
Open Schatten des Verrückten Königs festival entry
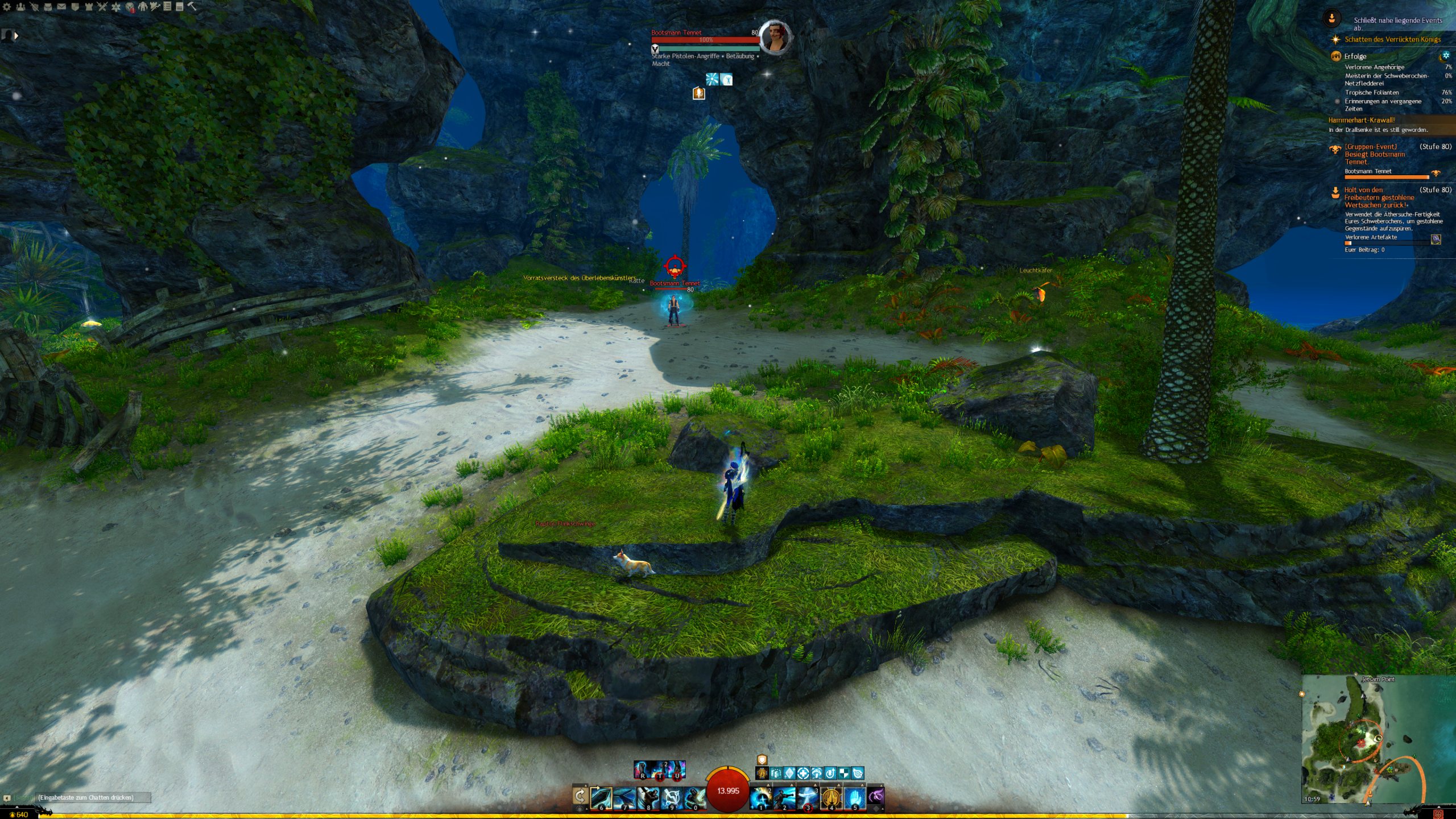point(1392,39)
